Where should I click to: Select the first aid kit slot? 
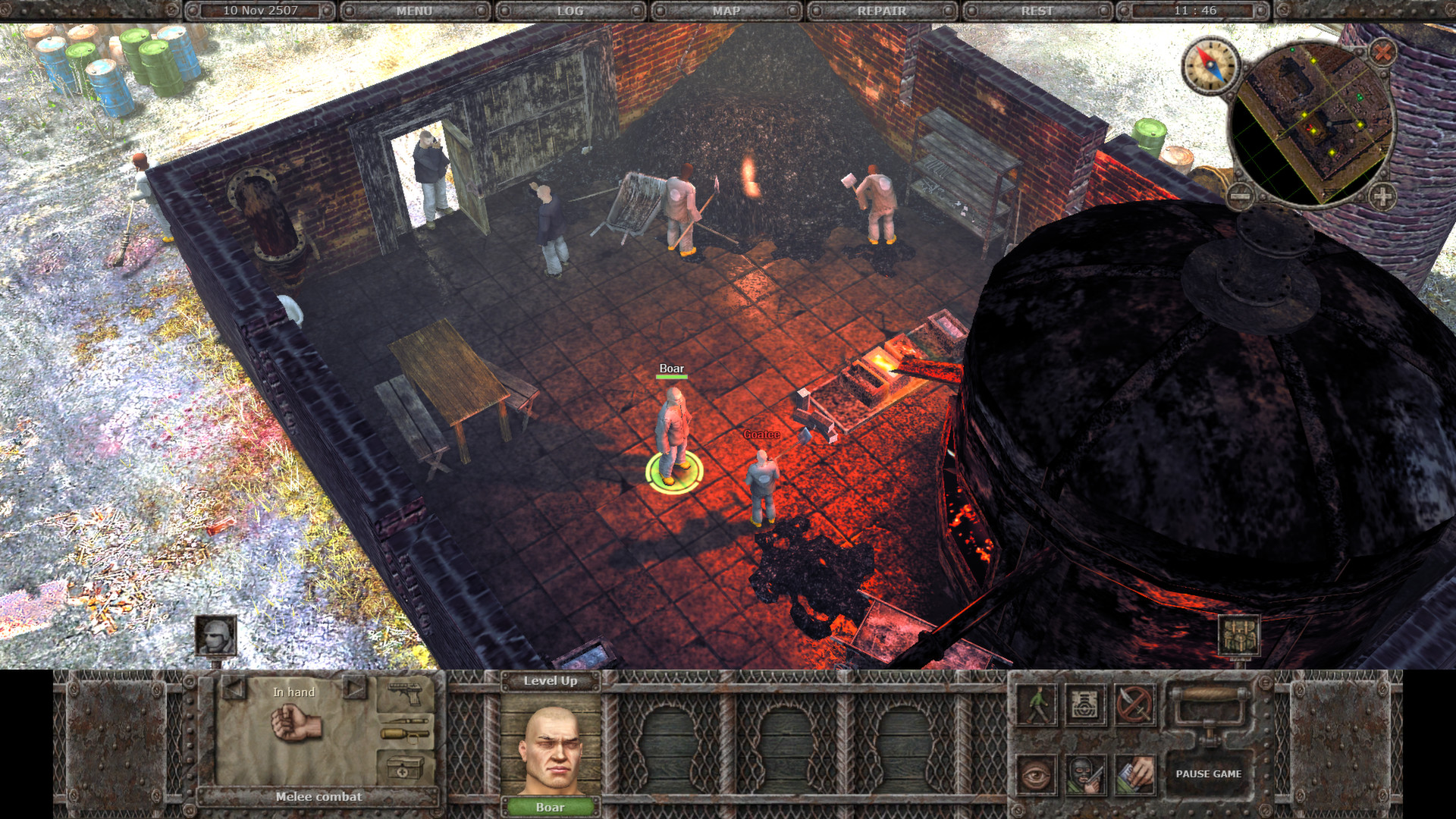coord(405,769)
